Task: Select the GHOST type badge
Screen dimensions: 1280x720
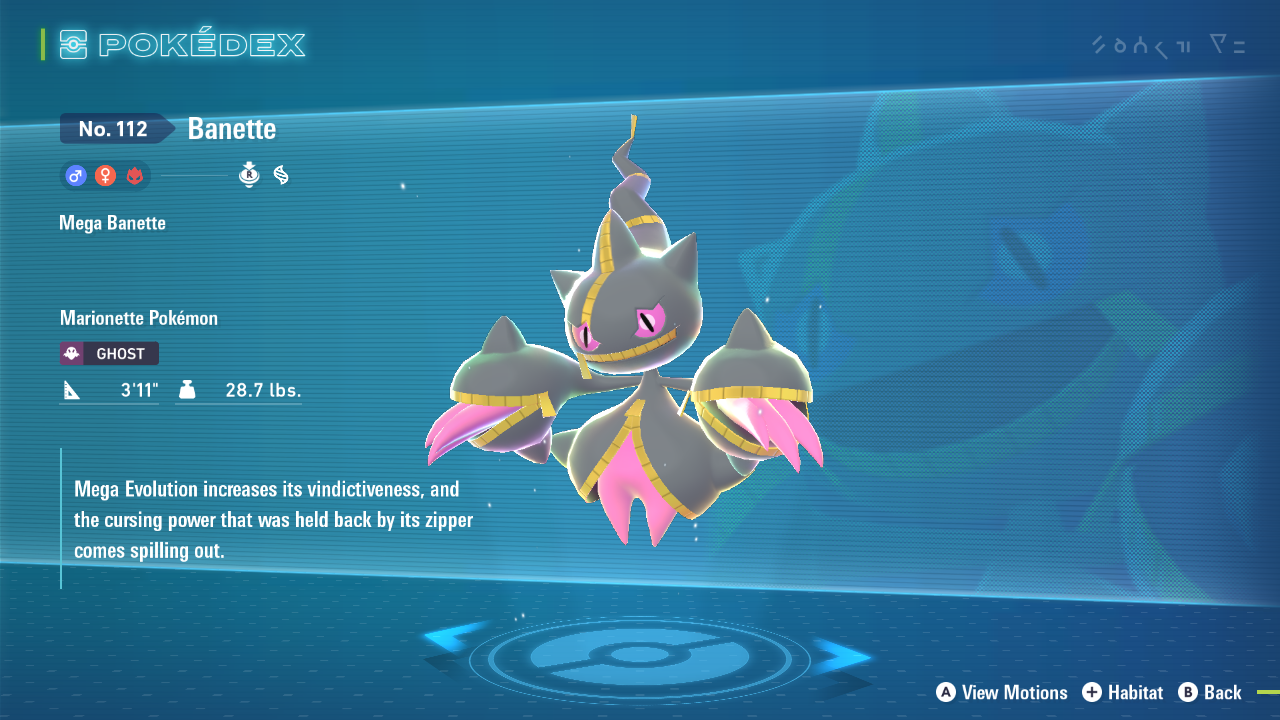Action: [108, 353]
